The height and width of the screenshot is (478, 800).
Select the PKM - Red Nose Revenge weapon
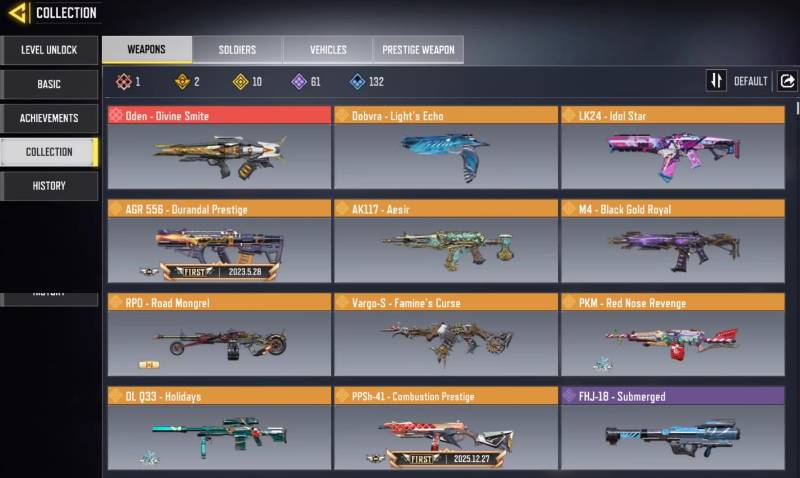672,334
